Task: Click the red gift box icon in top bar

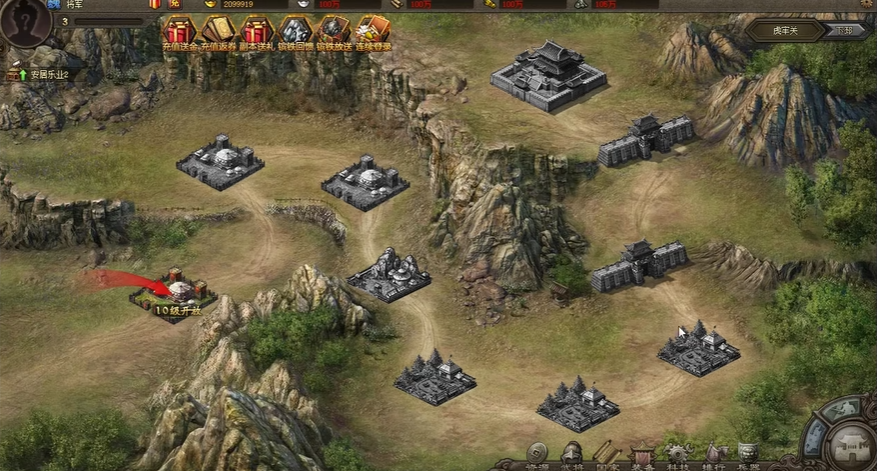Action: (x=155, y=4)
